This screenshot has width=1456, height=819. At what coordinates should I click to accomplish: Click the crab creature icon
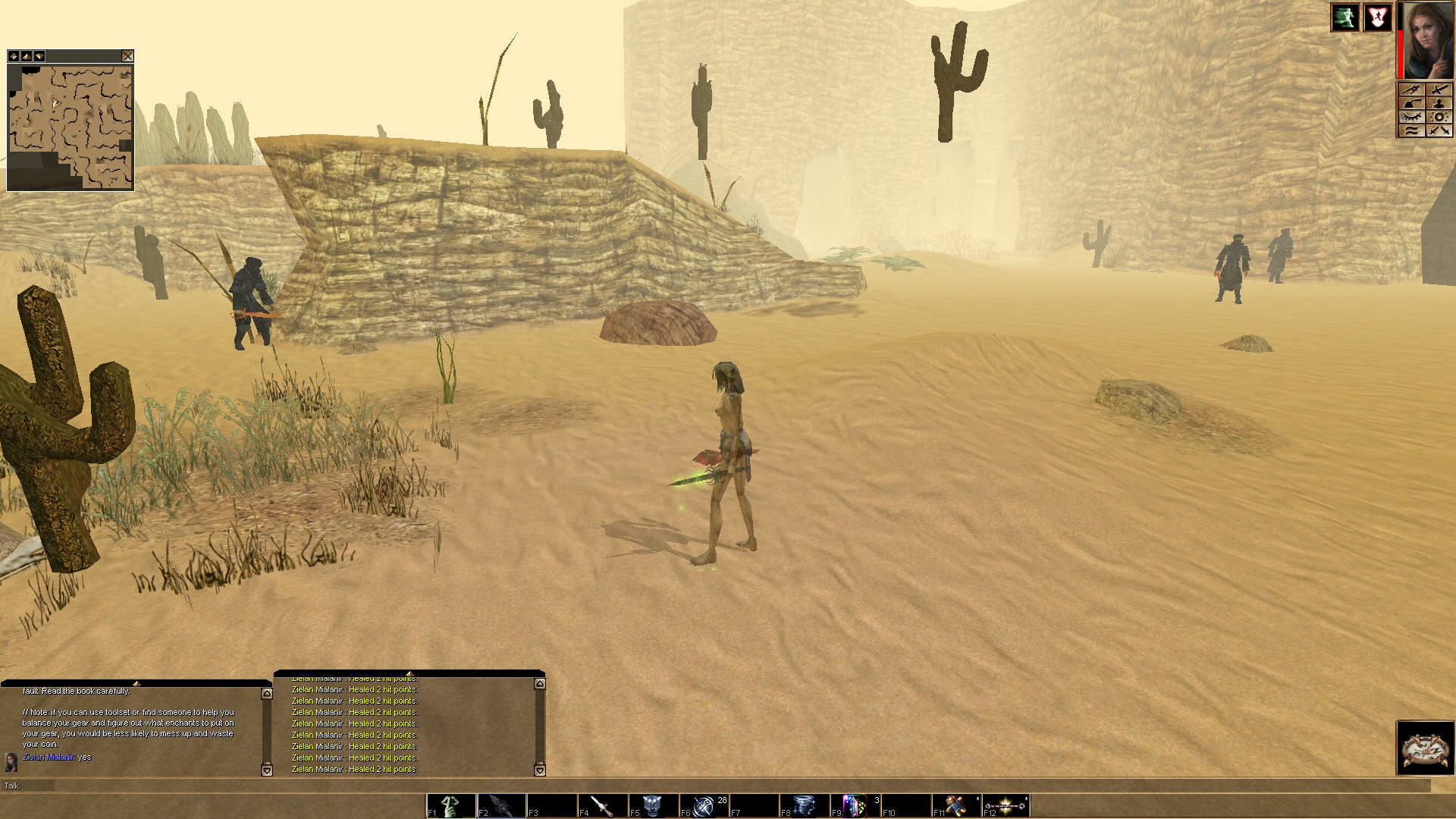click(1425, 748)
